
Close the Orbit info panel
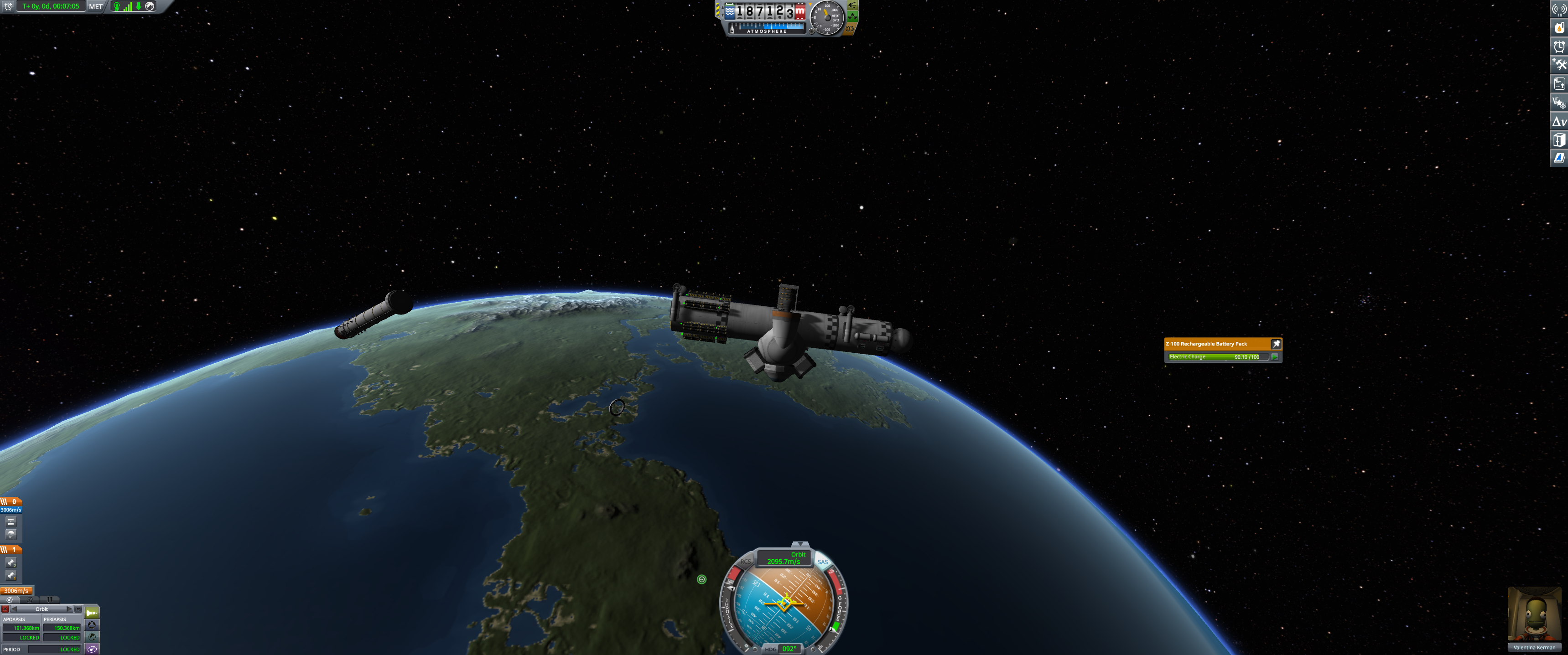(x=5, y=609)
